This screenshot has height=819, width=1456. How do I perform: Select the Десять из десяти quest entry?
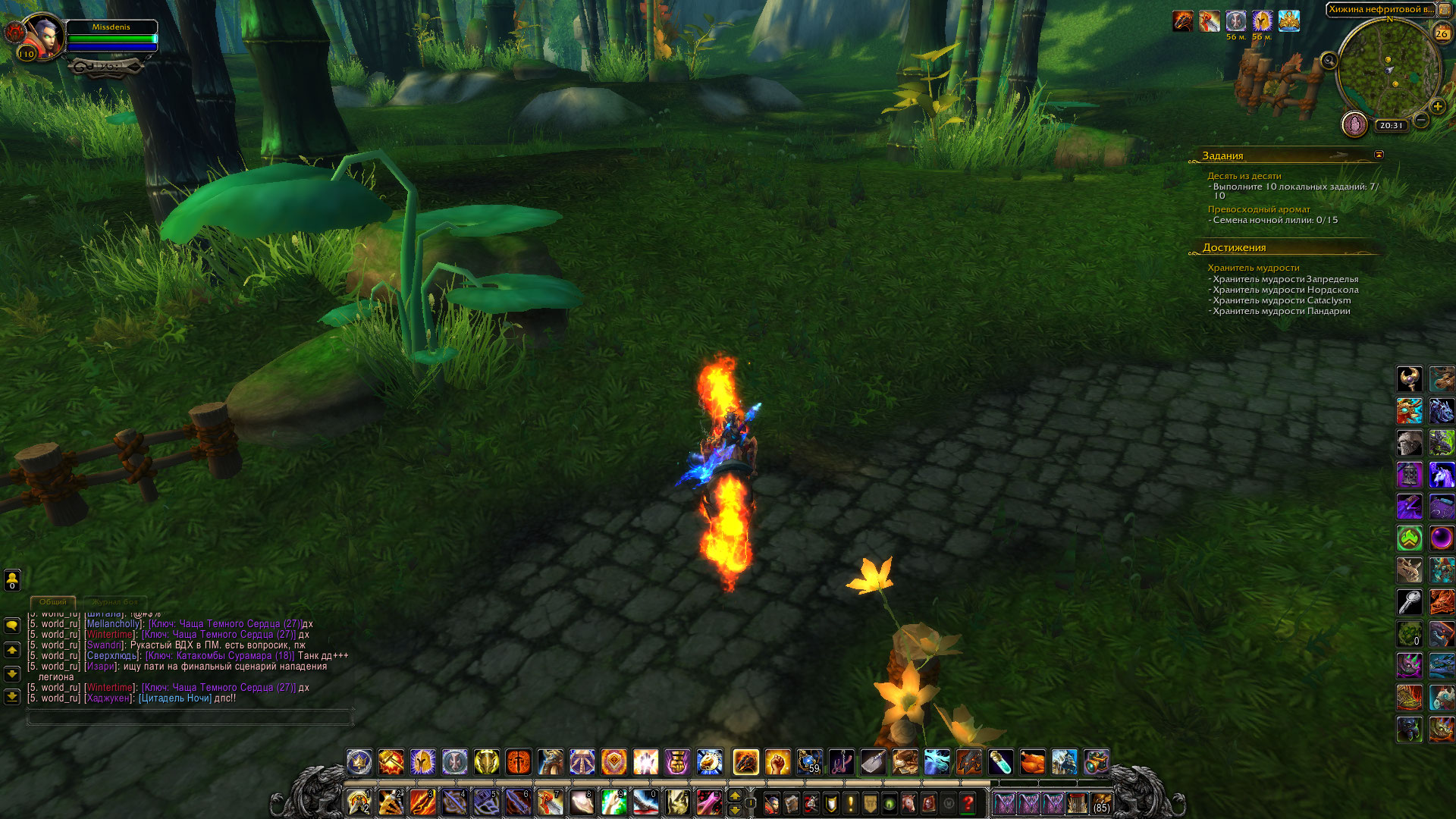(1244, 176)
